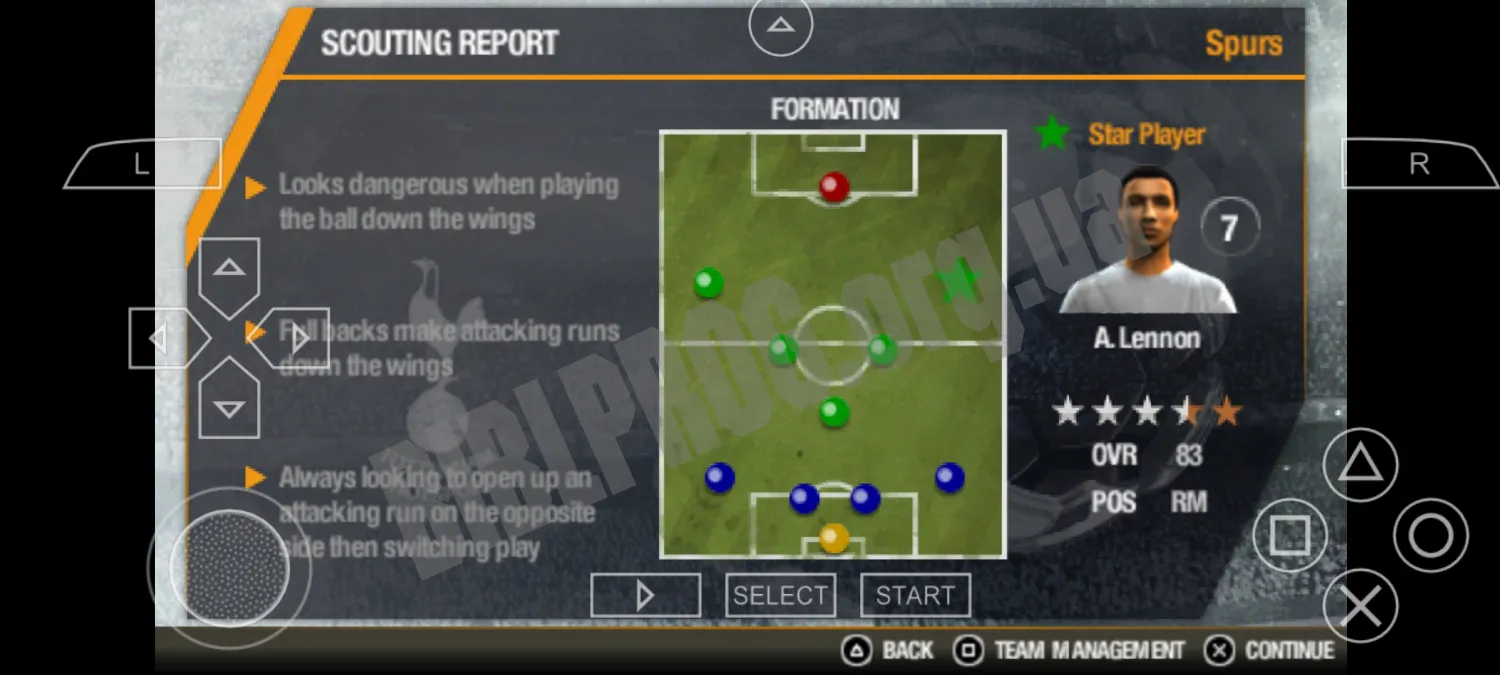Open the emulator menu with the top arrow
Screen dimensions: 1500x675
tap(781, 25)
